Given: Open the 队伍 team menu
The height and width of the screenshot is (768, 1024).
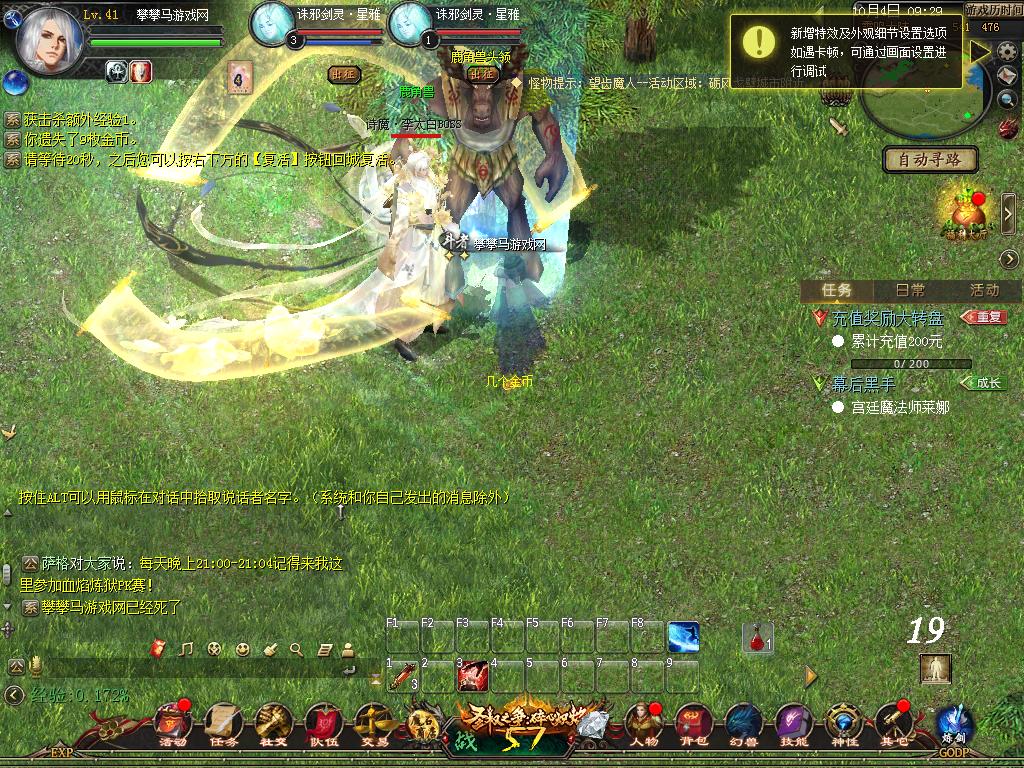Looking at the screenshot, I should [x=324, y=722].
